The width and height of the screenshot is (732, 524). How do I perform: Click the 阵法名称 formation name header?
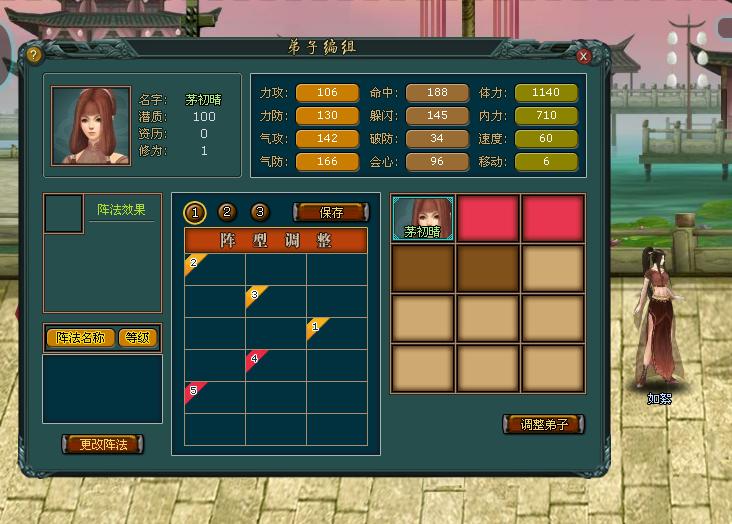click(x=80, y=338)
